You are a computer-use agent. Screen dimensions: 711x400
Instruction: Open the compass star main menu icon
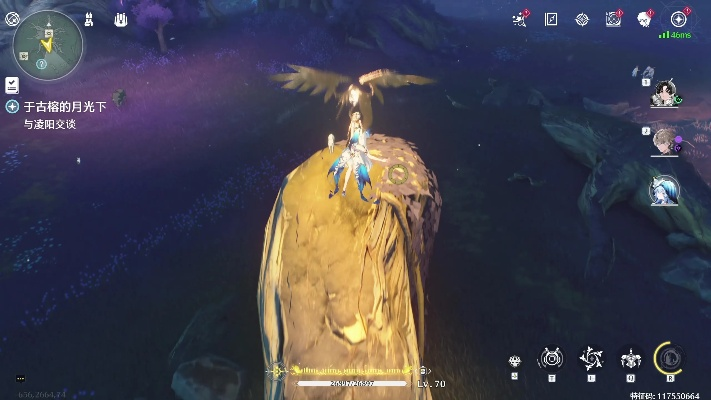679,19
